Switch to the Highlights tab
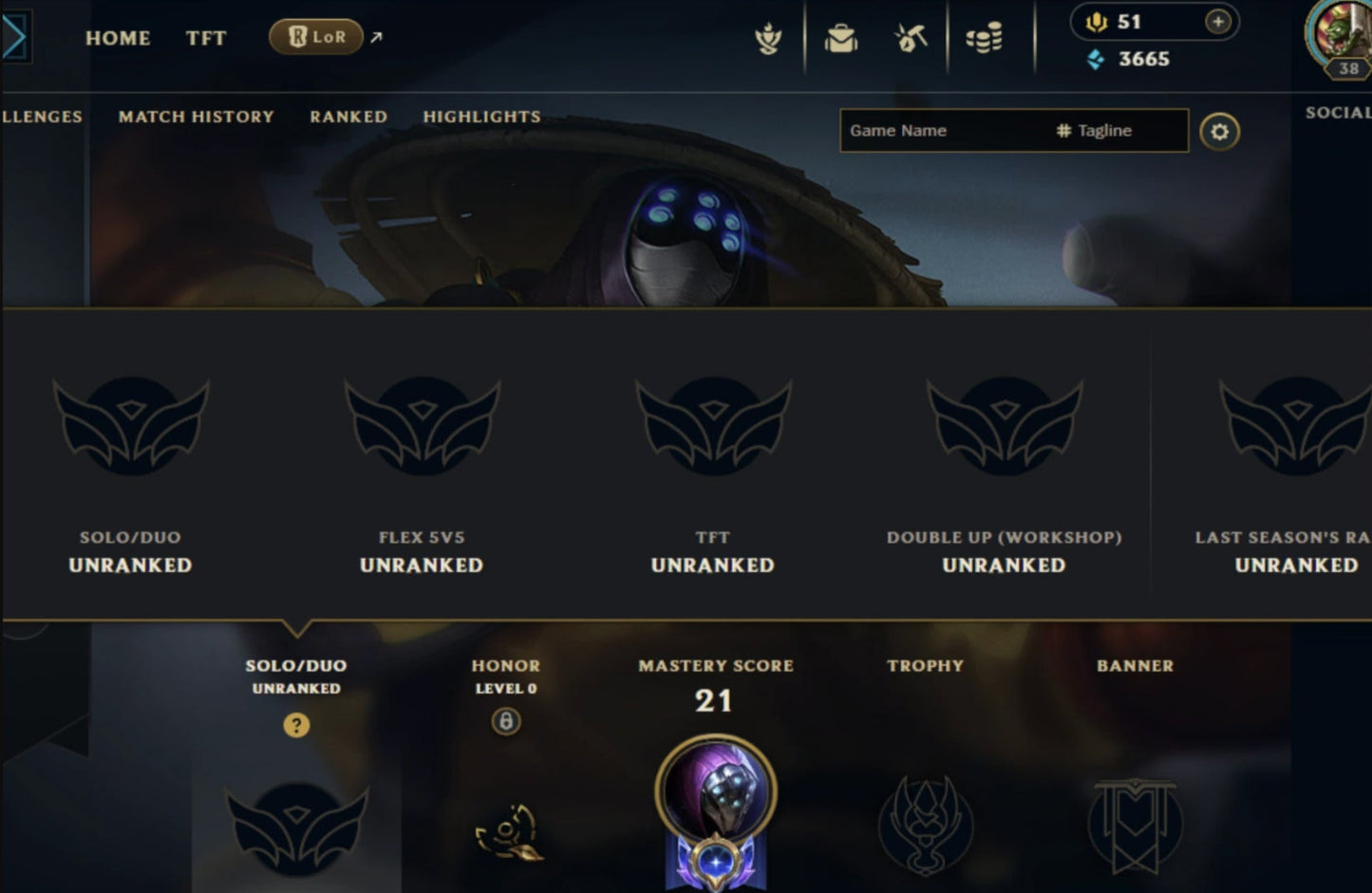Screen dimensions: 1372x893 click(481, 116)
